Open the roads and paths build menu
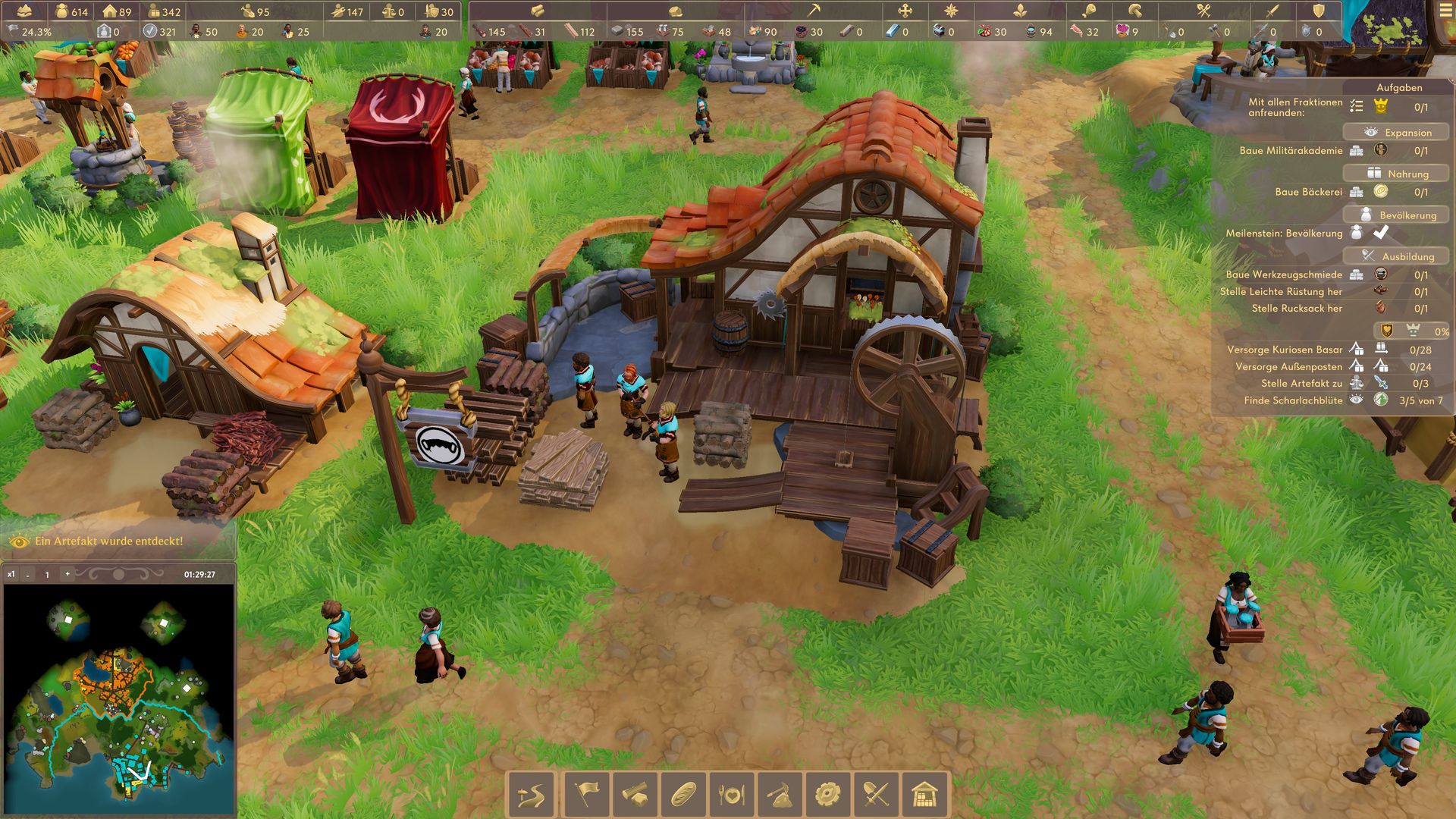 pyautogui.click(x=531, y=795)
